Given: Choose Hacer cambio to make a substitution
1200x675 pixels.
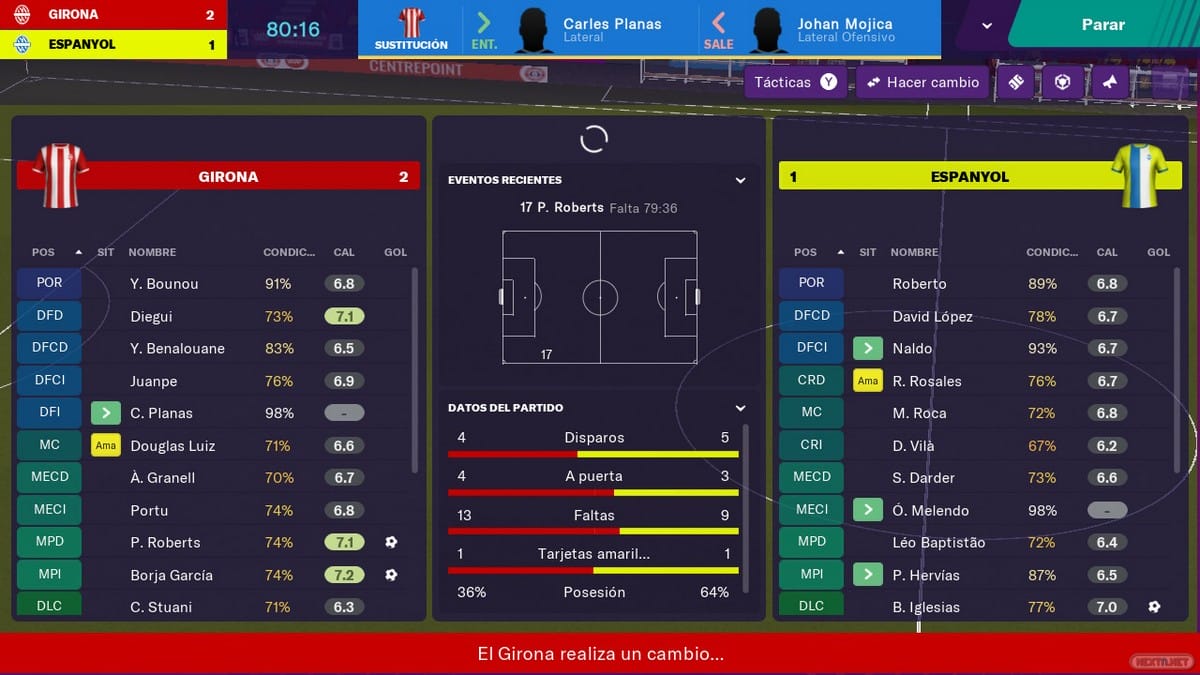Looking at the screenshot, I should (x=922, y=82).
